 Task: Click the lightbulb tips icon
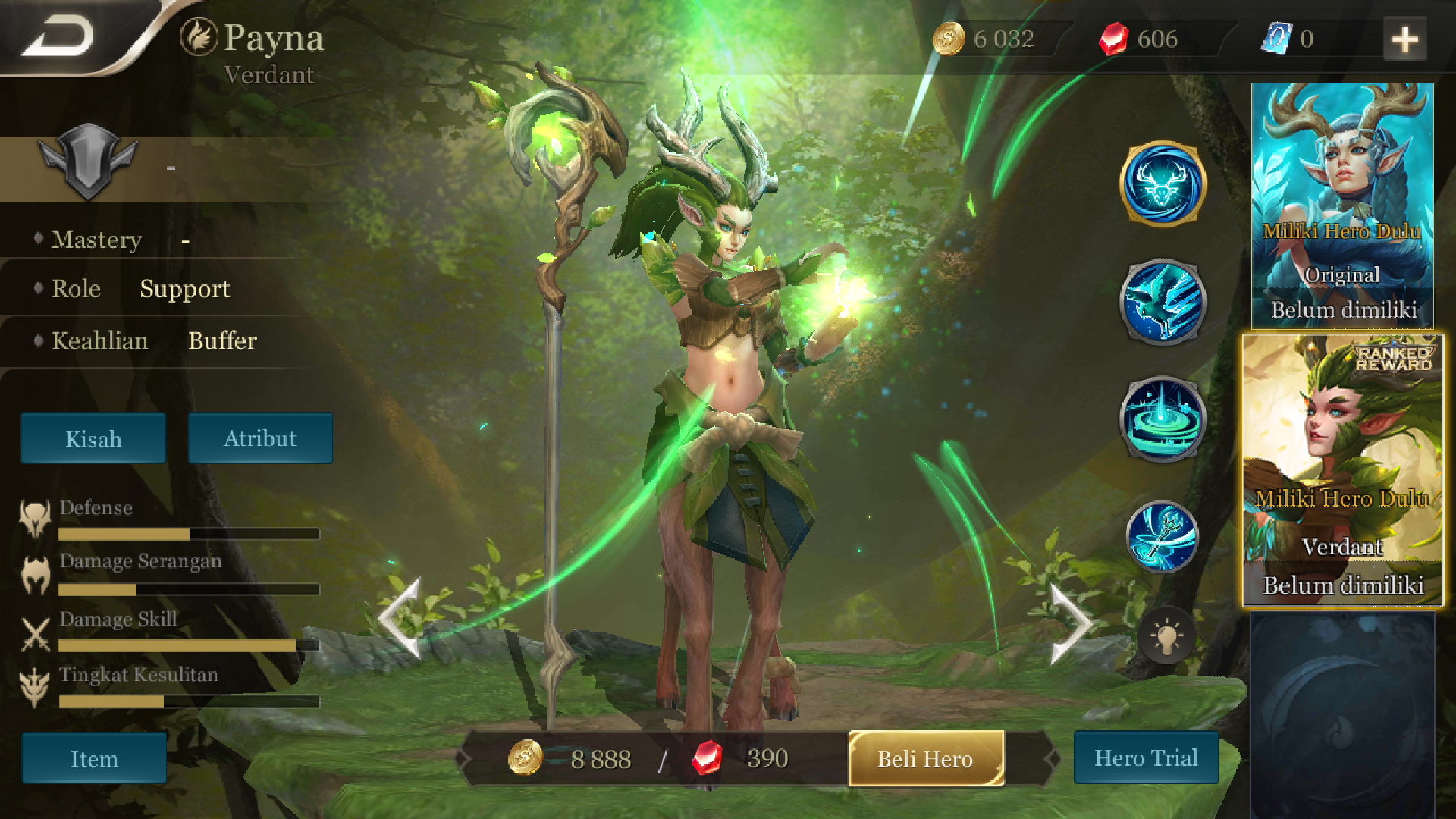pyautogui.click(x=1166, y=635)
